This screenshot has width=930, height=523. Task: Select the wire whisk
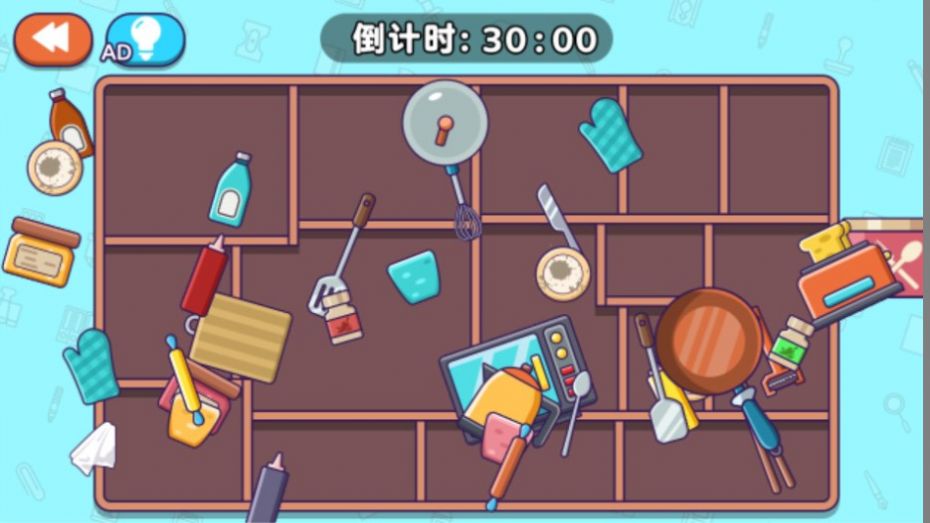(x=463, y=211)
